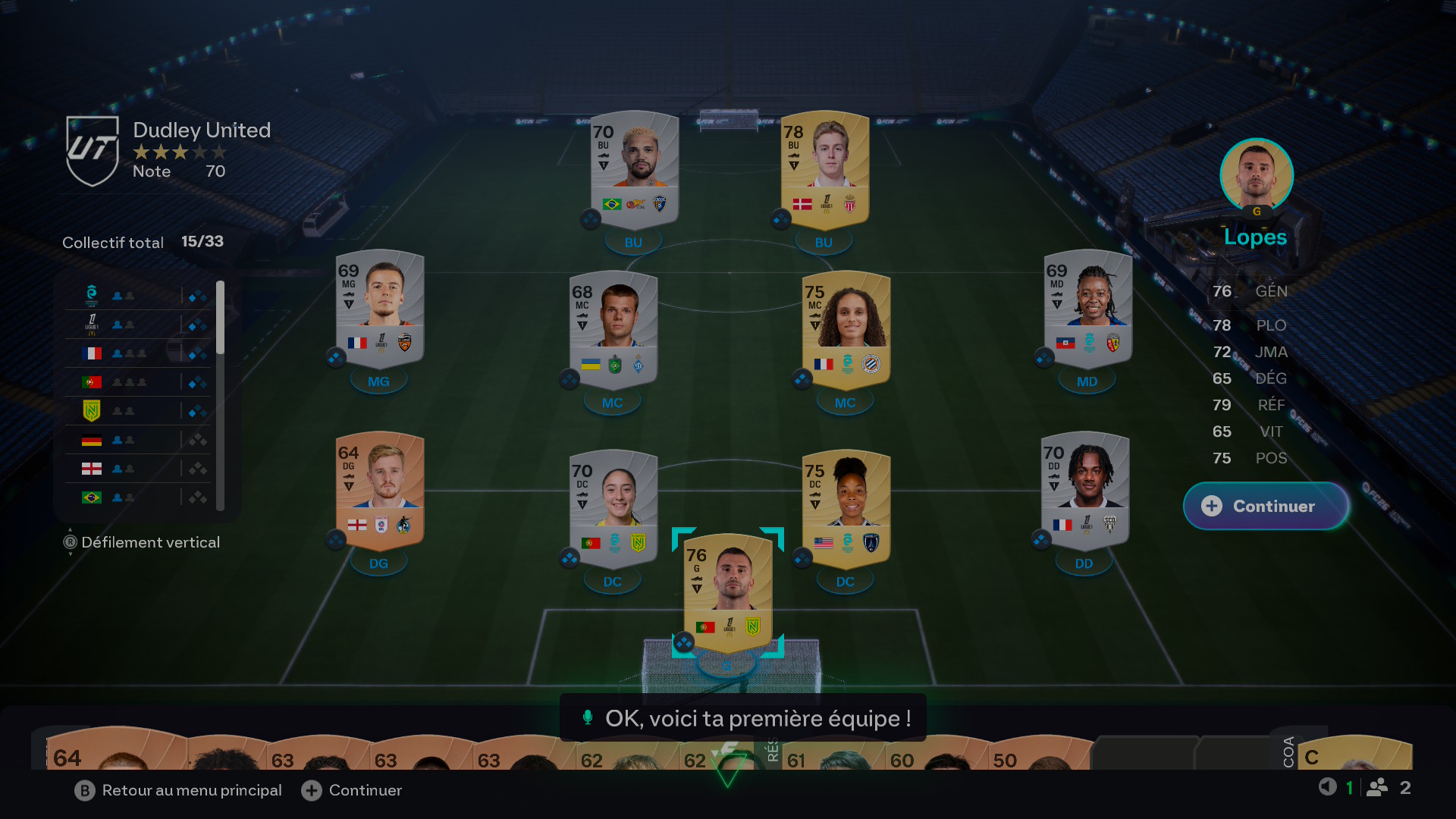
Task: Select the 76-rated goalkeeper Lopes card
Action: click(728, 593)
